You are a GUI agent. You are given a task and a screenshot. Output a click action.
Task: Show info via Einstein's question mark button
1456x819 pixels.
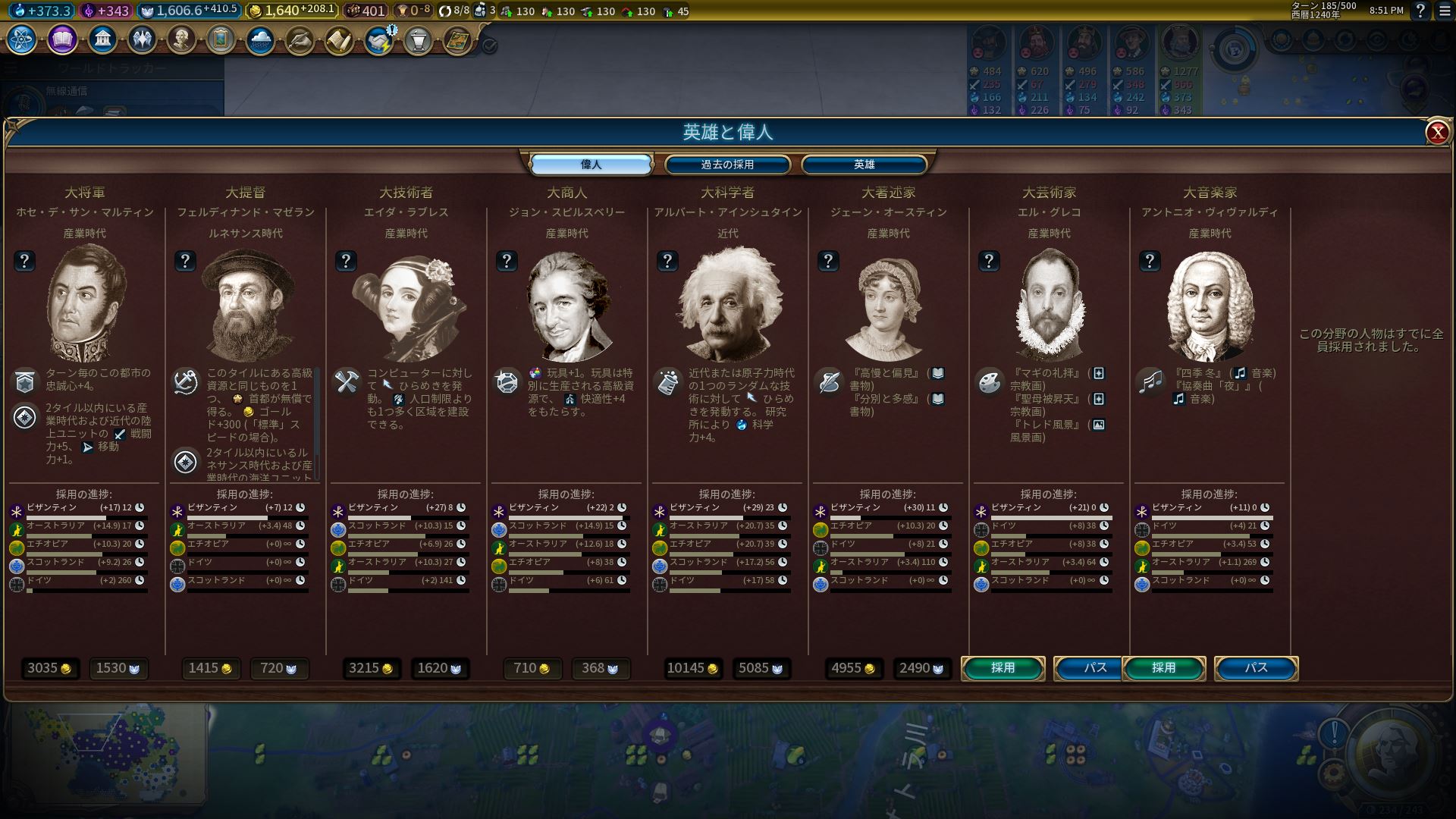pos(667,262)
